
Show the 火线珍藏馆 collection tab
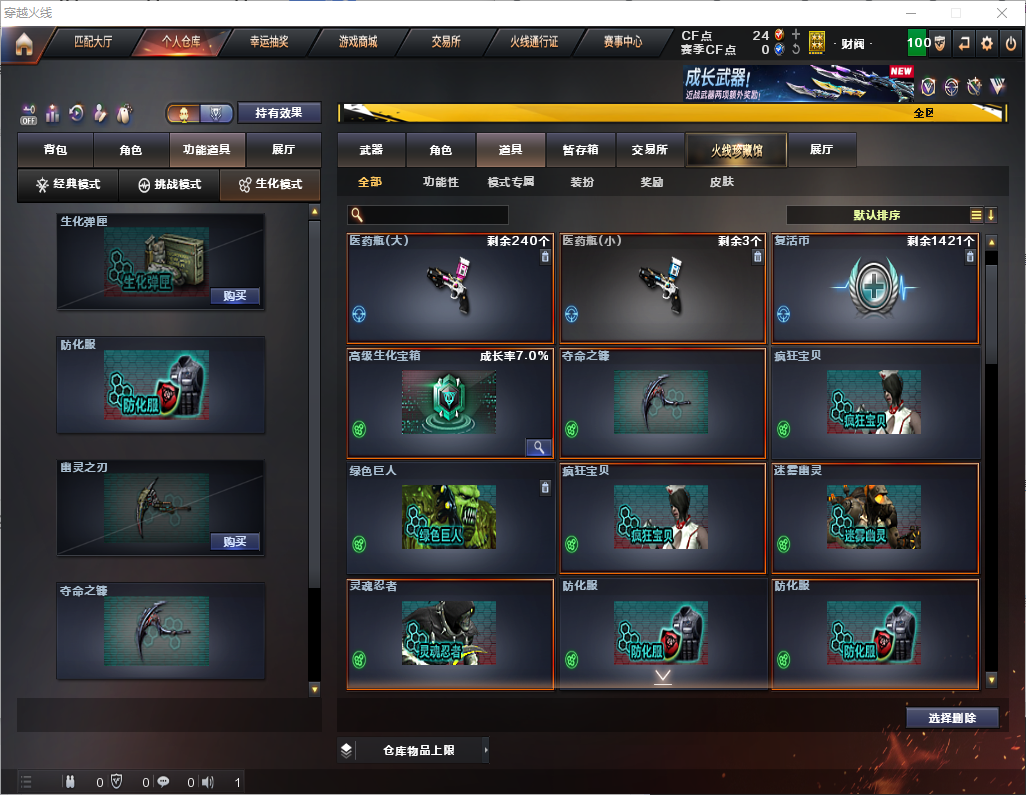pyautogui.click(x=736, y=150)
